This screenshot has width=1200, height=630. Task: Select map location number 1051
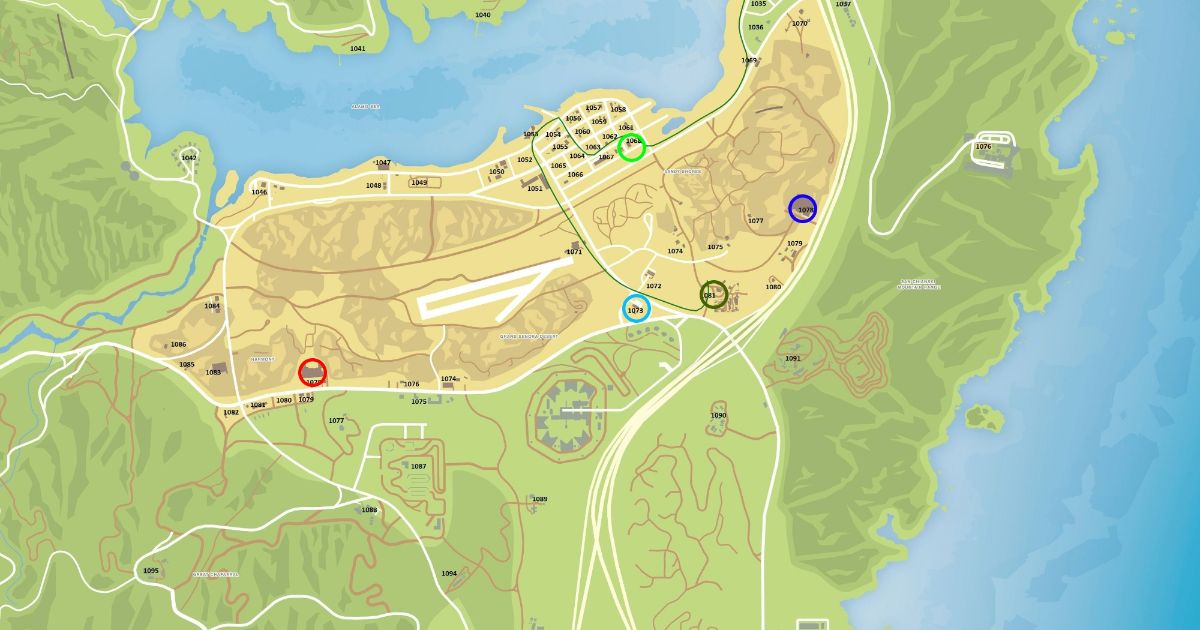535,188
